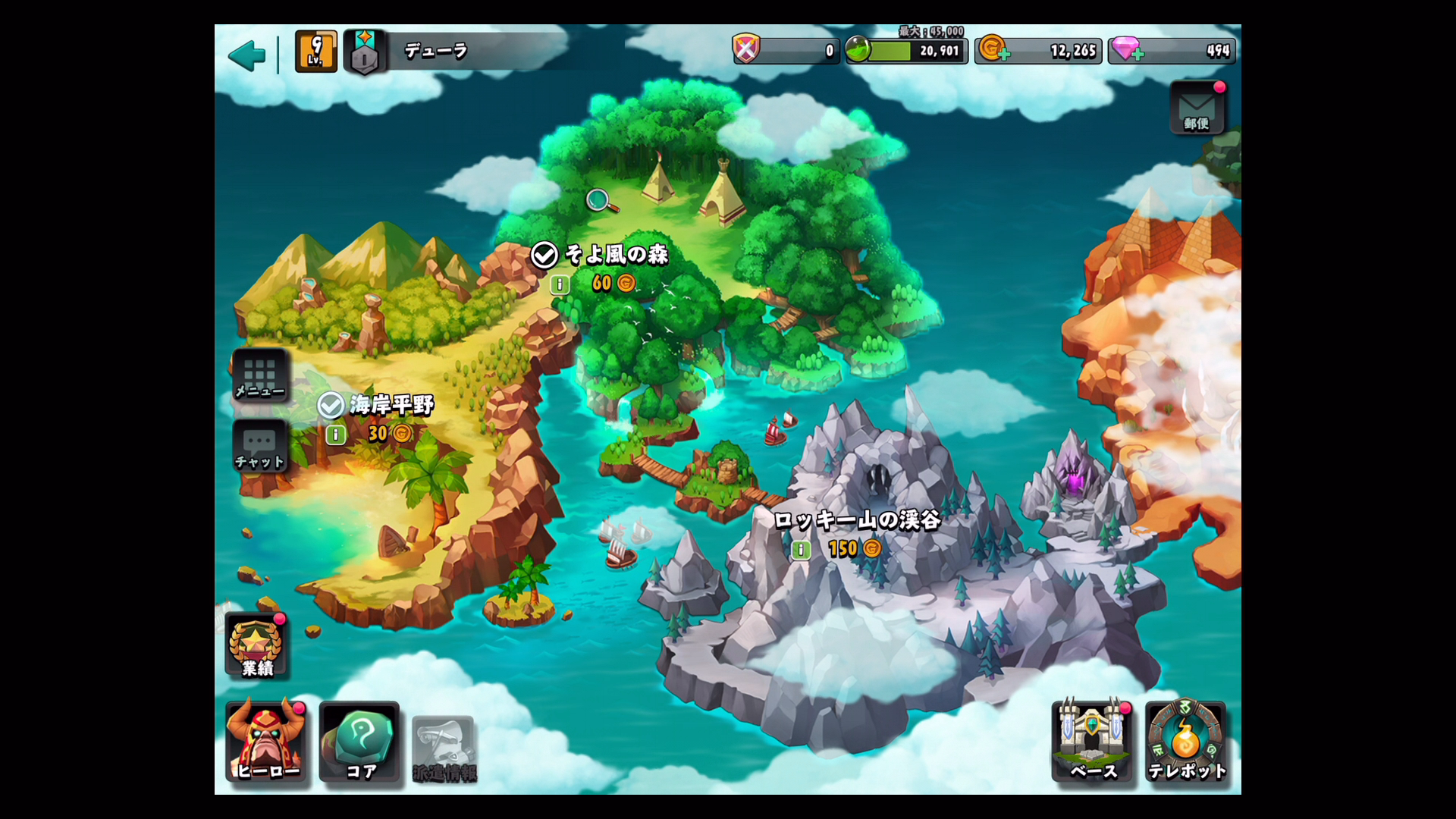Open the メニュー grid menu
Viewport: 1456px width, 819px height.
point(260,375)
